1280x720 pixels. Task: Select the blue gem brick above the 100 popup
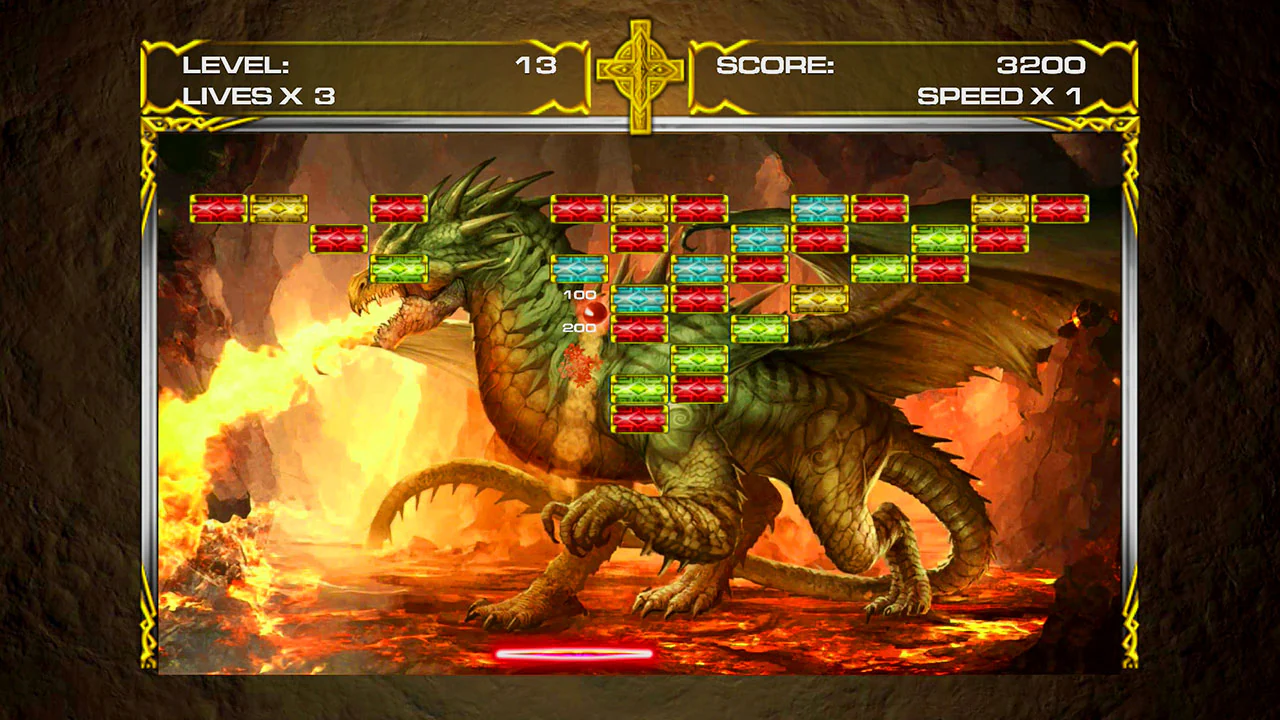click(580, 267)
